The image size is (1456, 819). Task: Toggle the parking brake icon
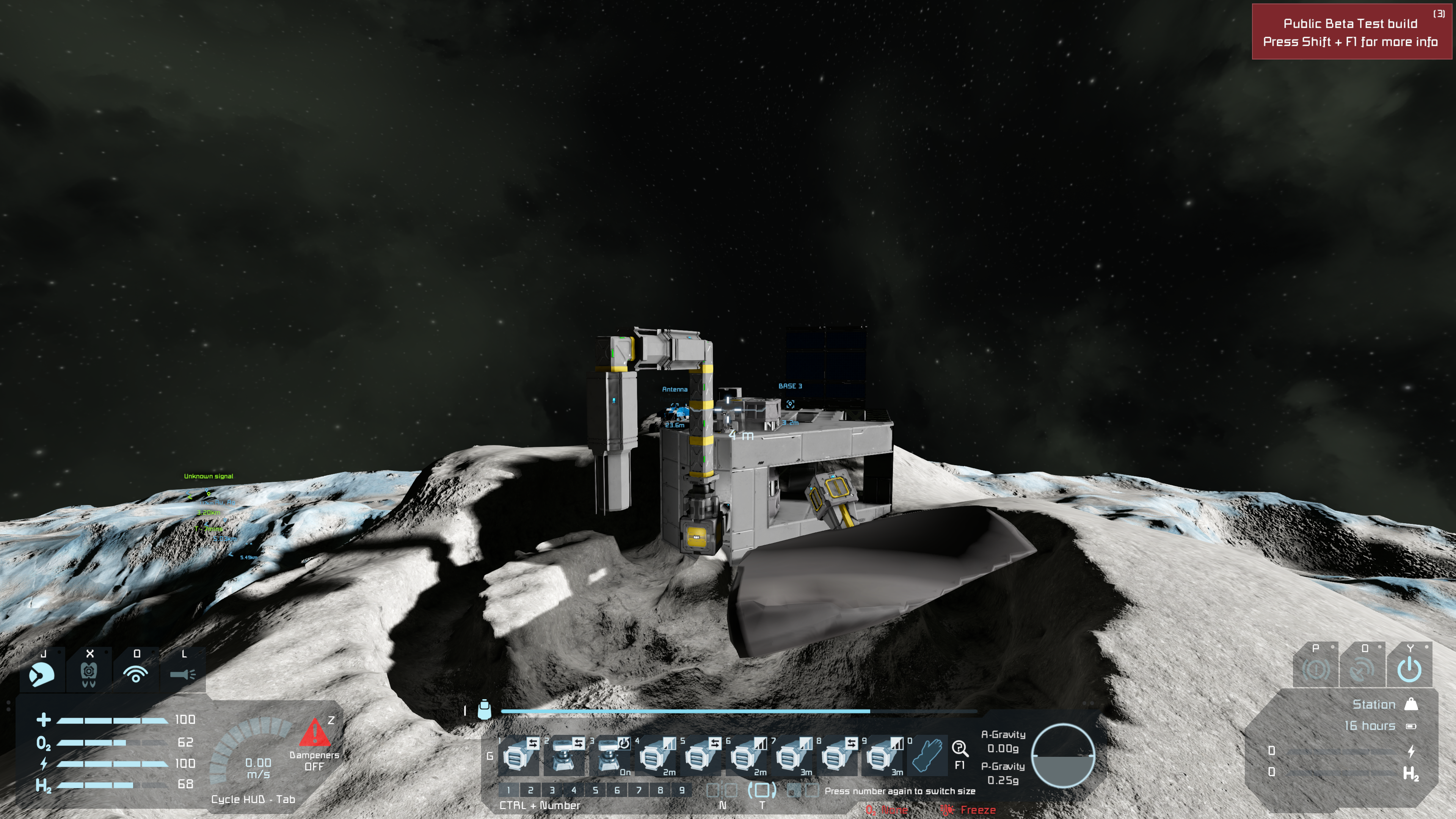(1315, 669)
